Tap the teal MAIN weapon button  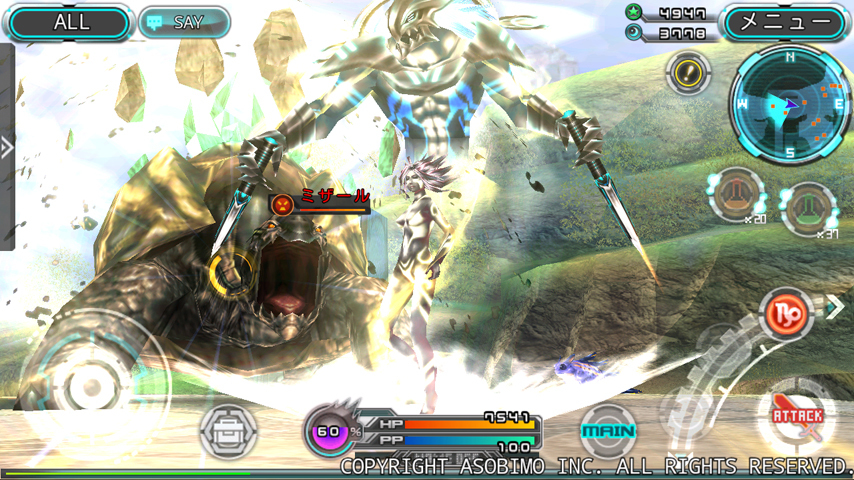coord(608,432)
